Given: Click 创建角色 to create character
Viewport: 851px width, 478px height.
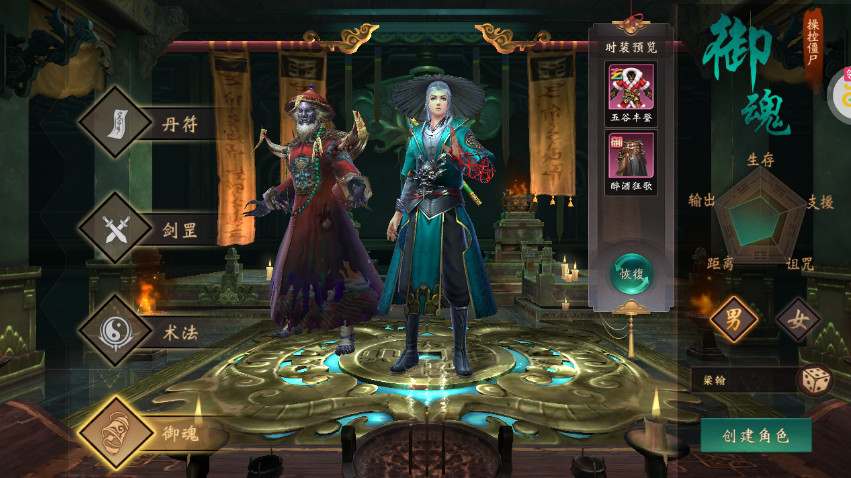Looking at the screenshot, I should click(755, 435).
